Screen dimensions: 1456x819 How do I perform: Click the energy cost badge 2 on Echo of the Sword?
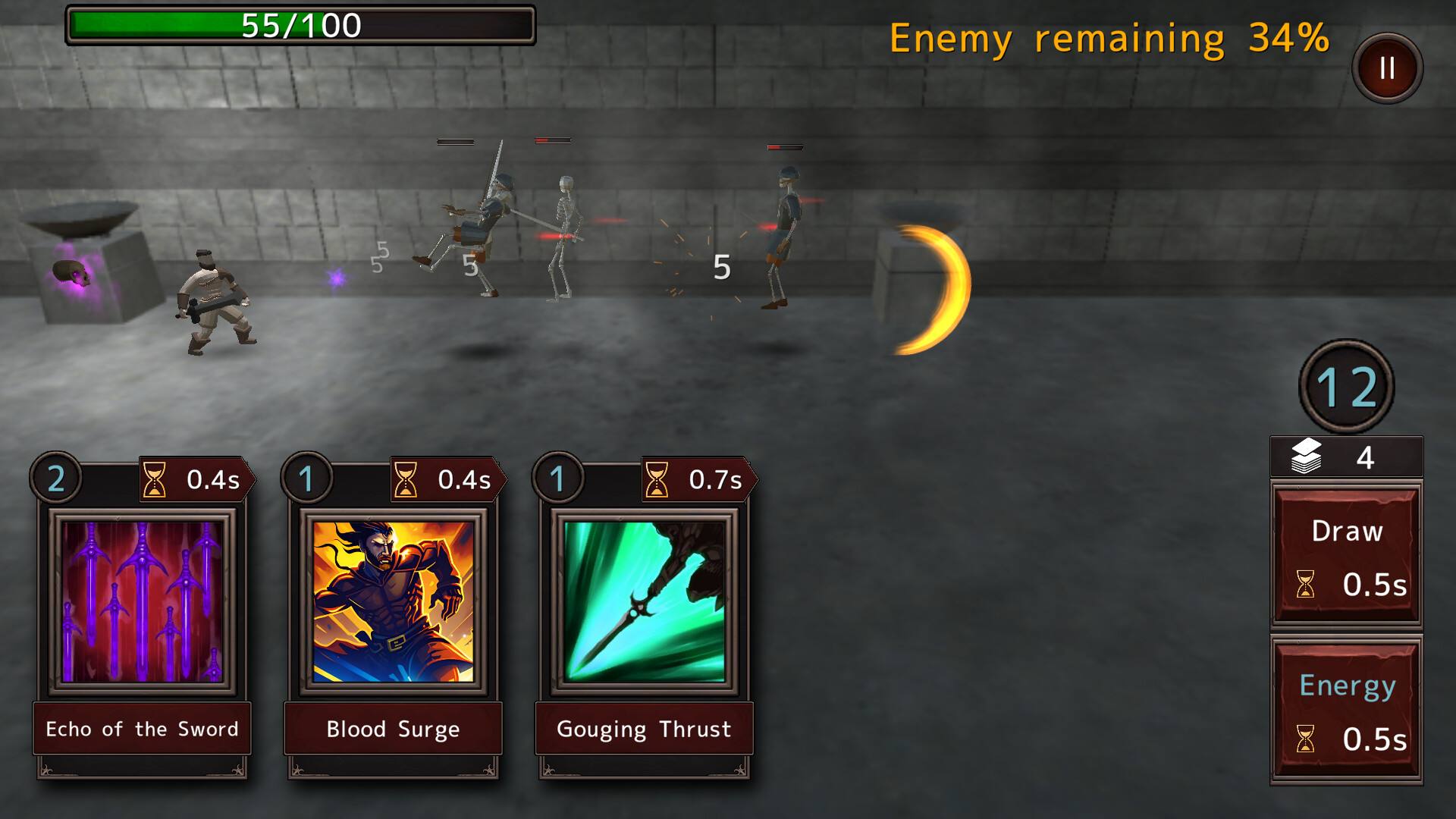(x=55, y=478)
